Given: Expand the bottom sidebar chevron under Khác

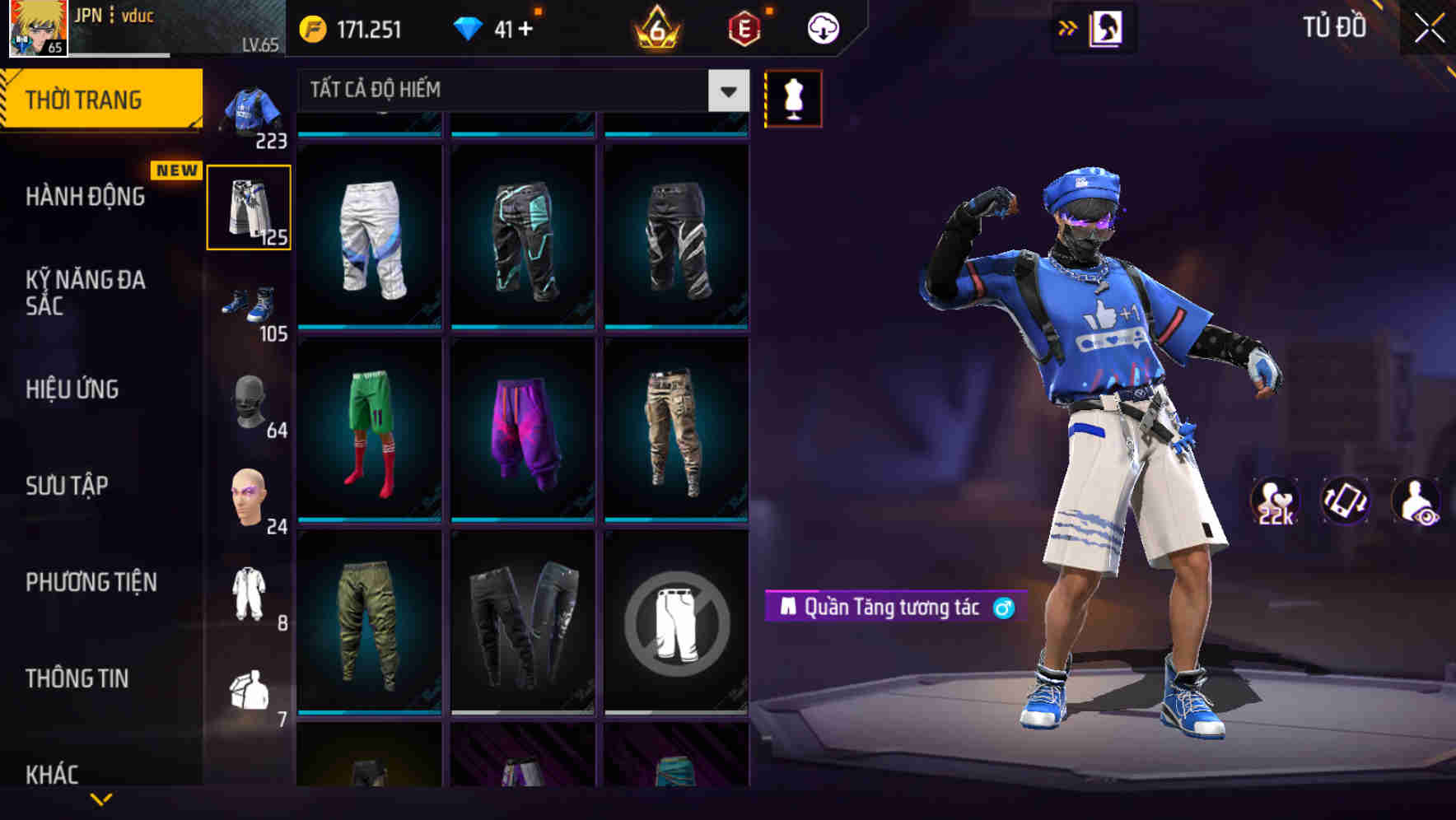Looking at the screenshot, I should pos(101,799).
